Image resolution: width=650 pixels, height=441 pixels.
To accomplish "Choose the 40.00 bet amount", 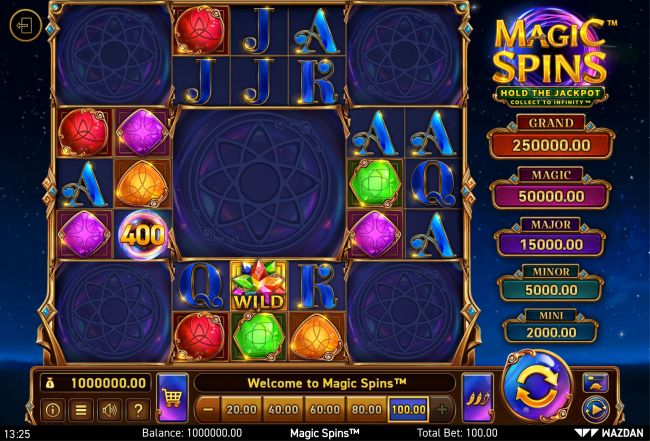I will pyautogui.click(x=282, y=409).
